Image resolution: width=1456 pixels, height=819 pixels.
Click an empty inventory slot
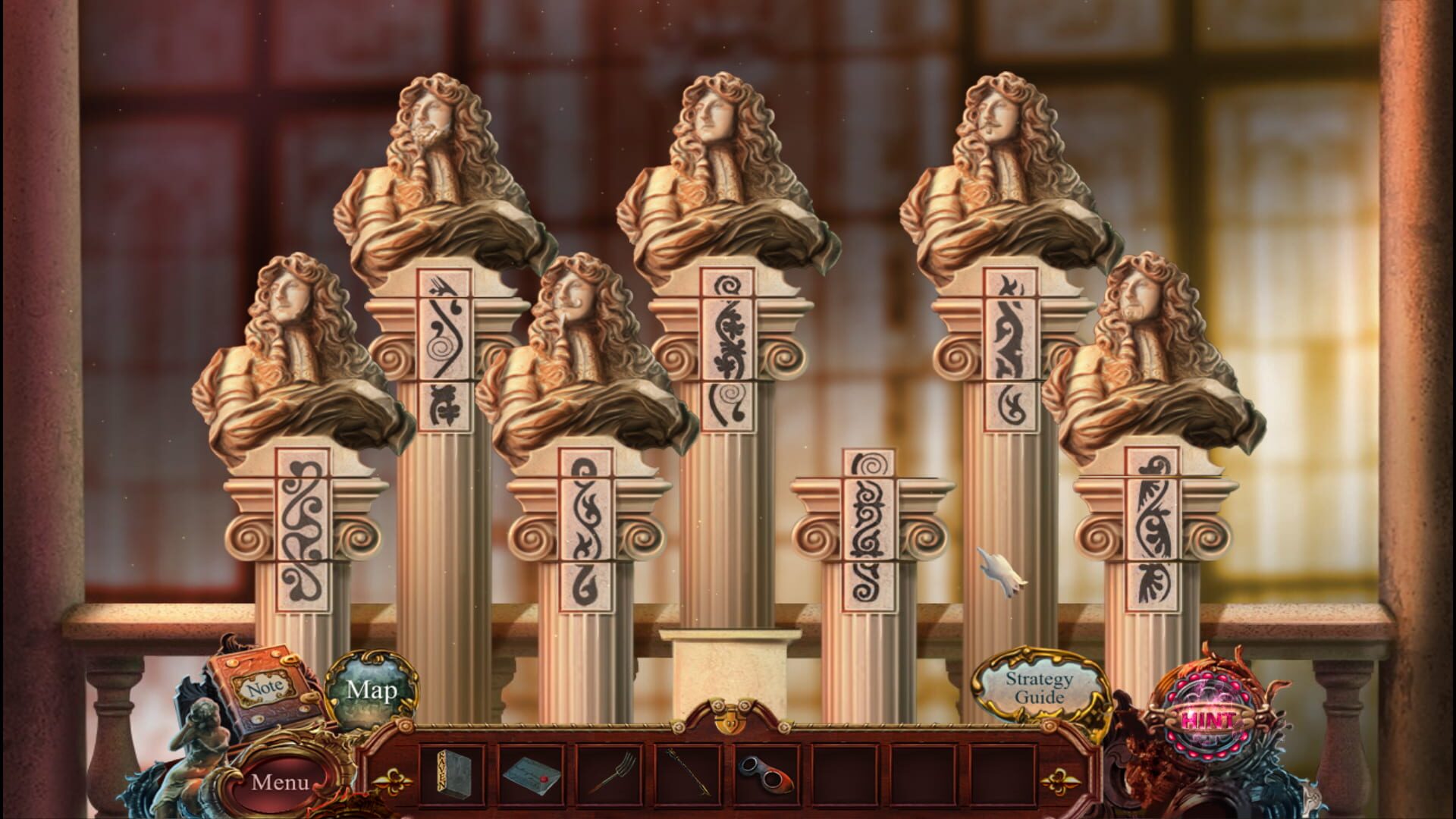[x=844, y=773]
